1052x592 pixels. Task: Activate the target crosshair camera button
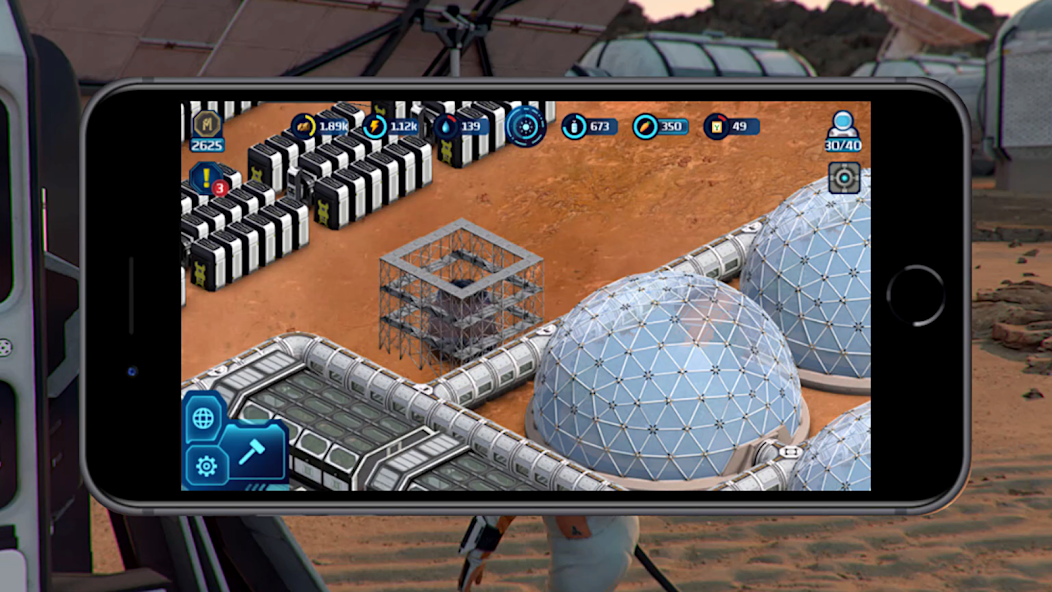(x=844, y=178)
